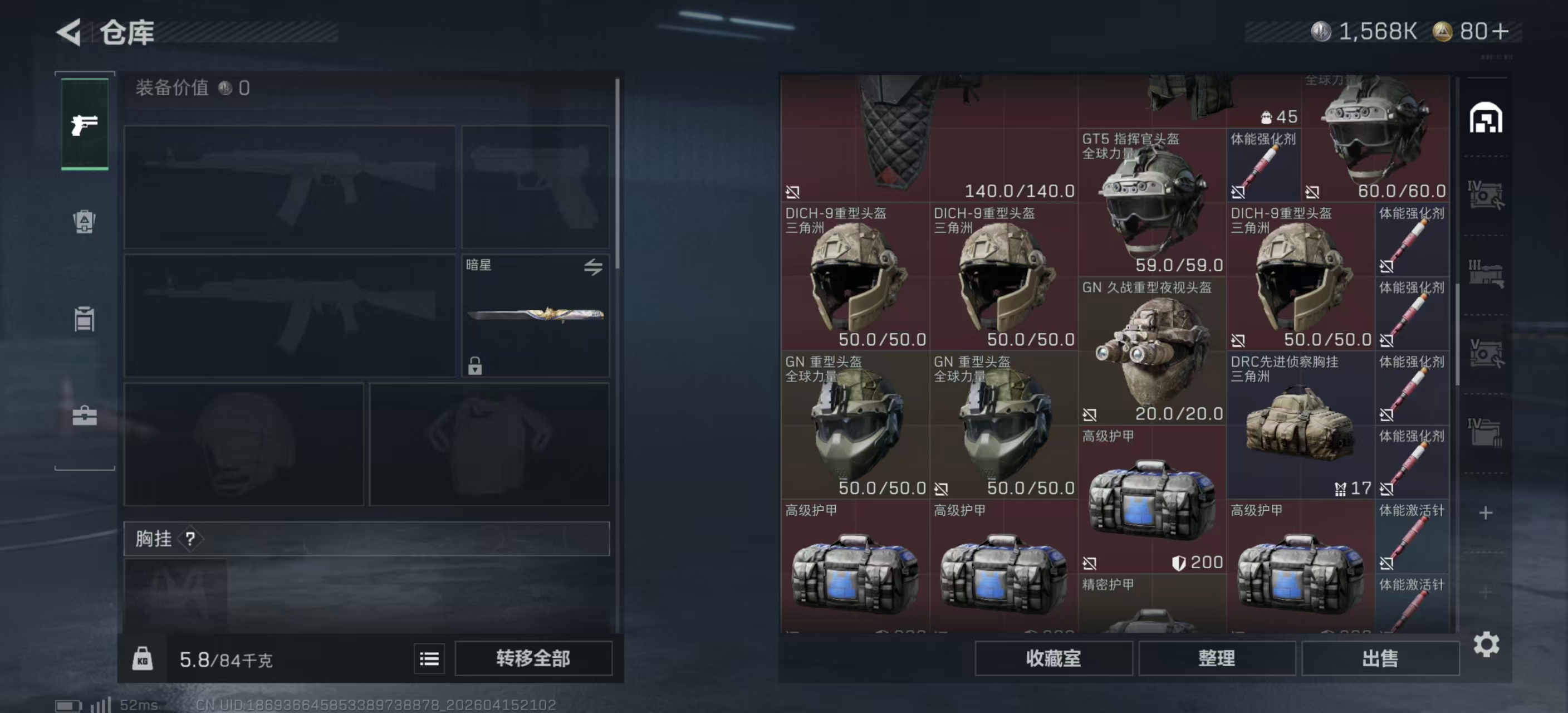The width and height of the screenshot is (1568, 713).
Task: Open the 胸挂 help question mark
Action: point(190,538)
